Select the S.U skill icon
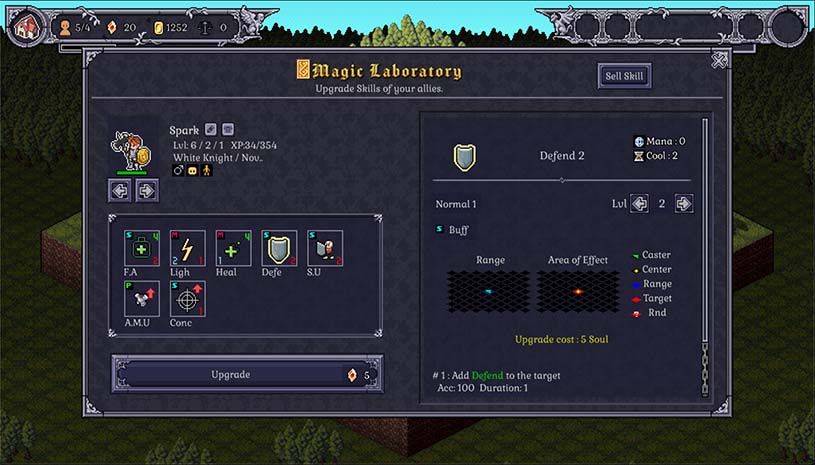 tap(325, 248)
